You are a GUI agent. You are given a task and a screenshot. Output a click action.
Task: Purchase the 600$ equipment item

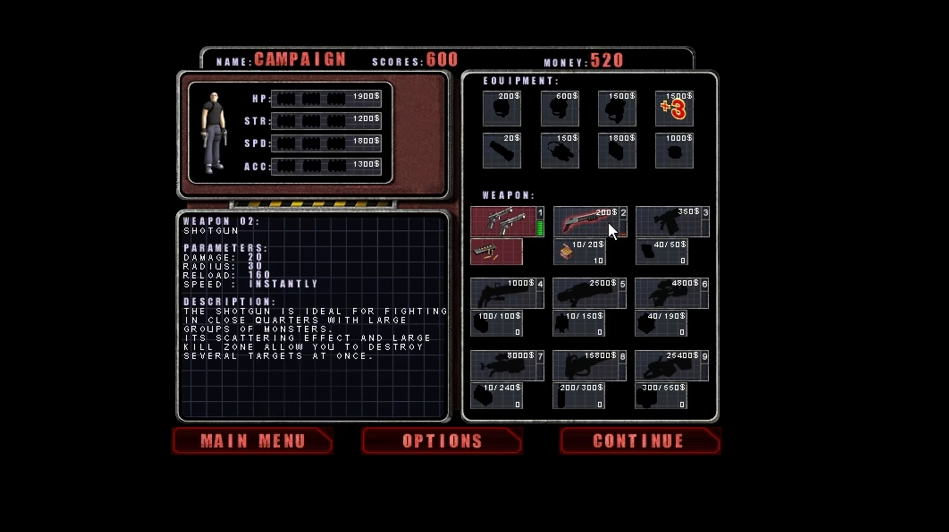[560, 108]
